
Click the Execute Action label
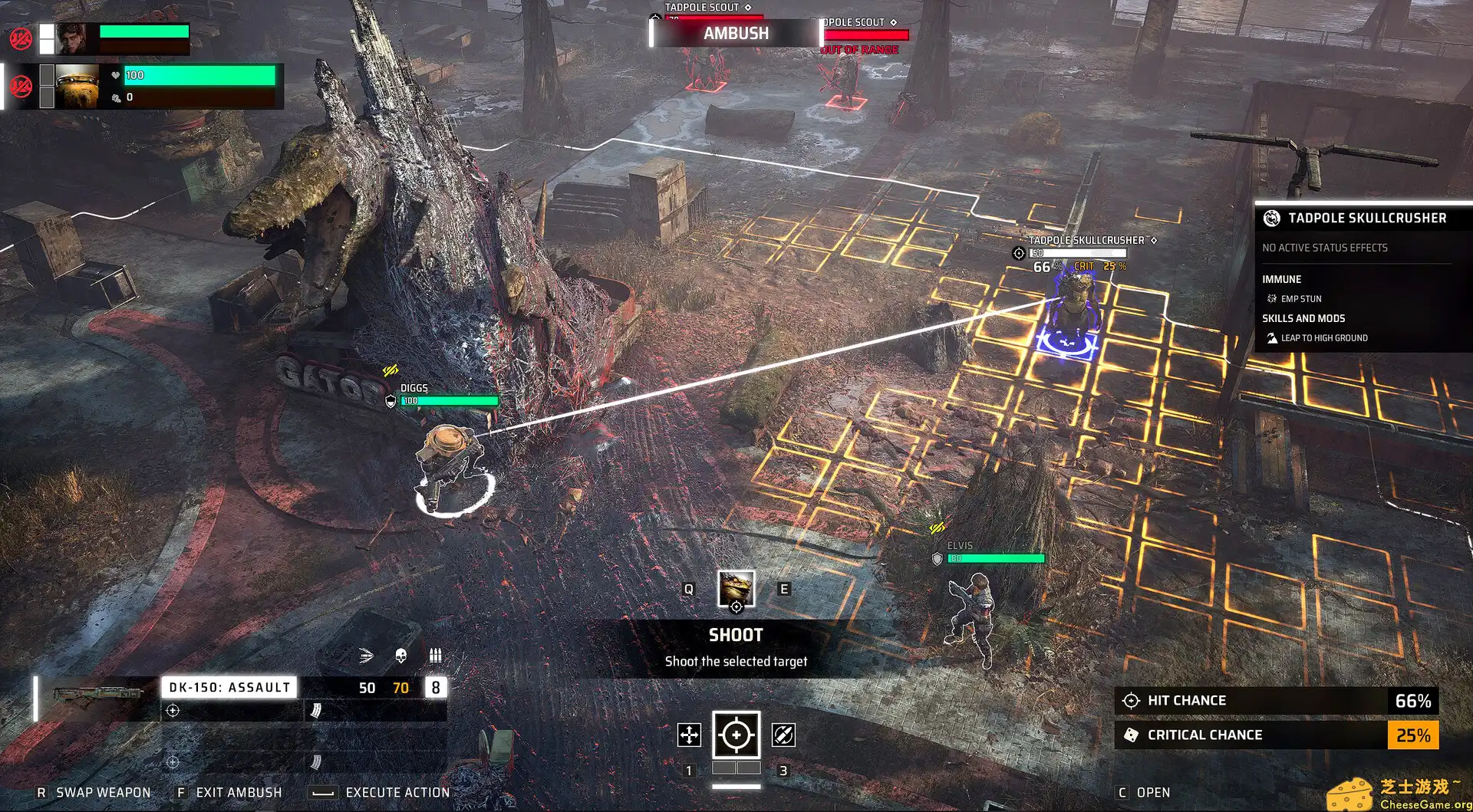(397, 792)
